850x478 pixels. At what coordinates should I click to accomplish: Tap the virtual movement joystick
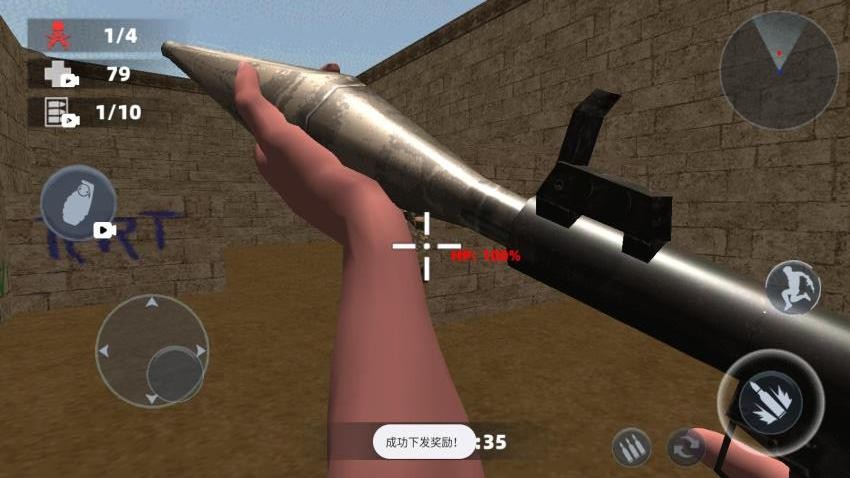tap(152, 351)
